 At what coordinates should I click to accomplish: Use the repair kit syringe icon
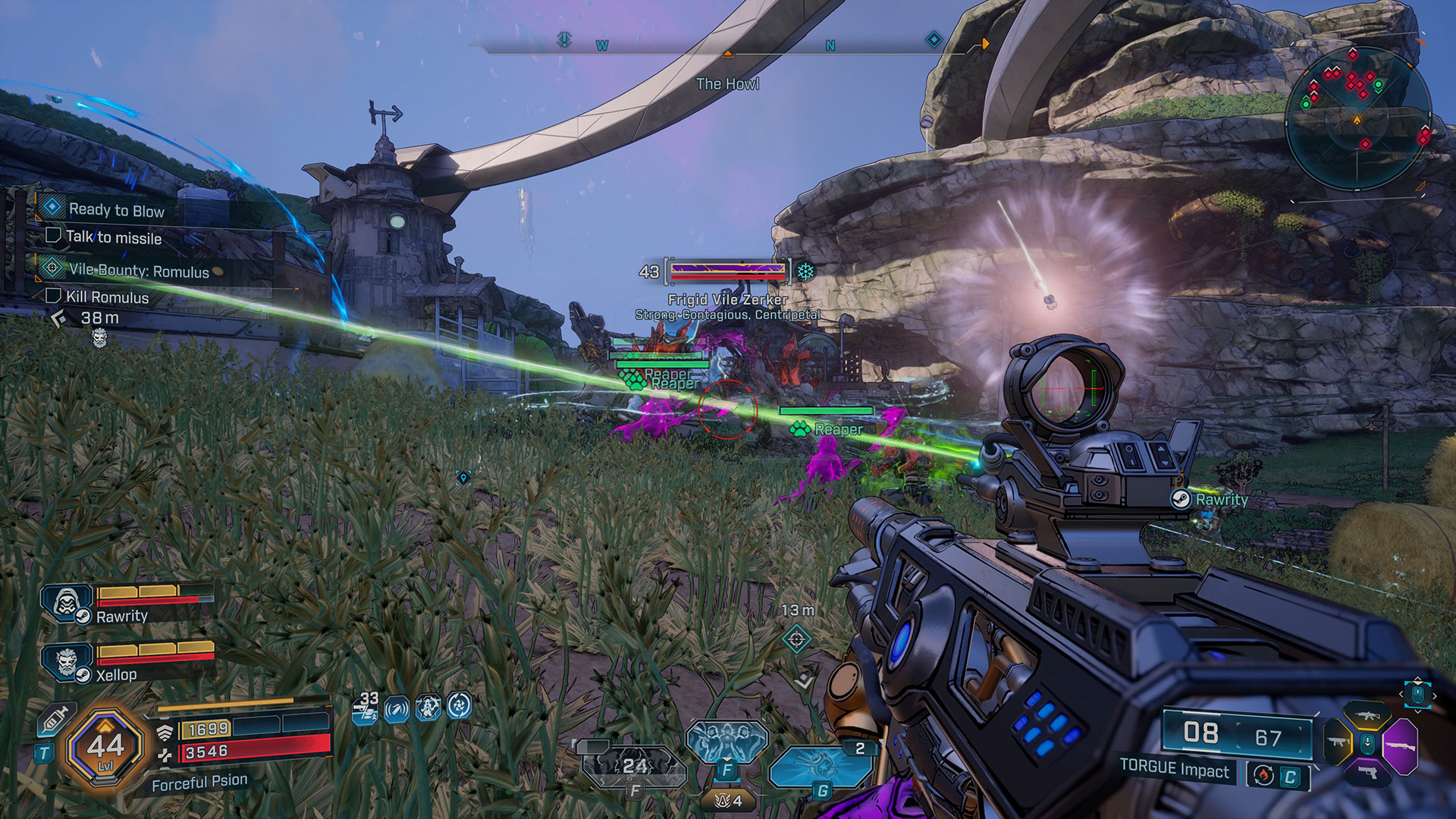(56, 720)
